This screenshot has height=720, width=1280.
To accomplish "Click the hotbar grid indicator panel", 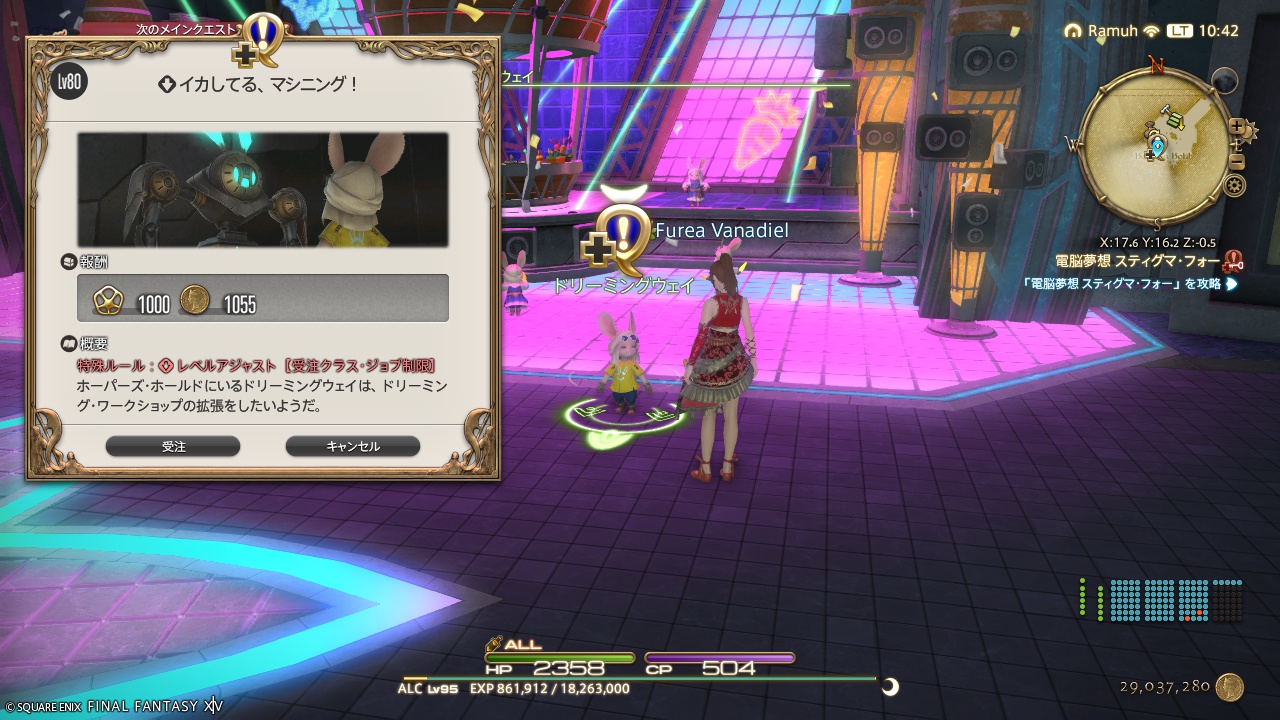I will point(1160,600).
